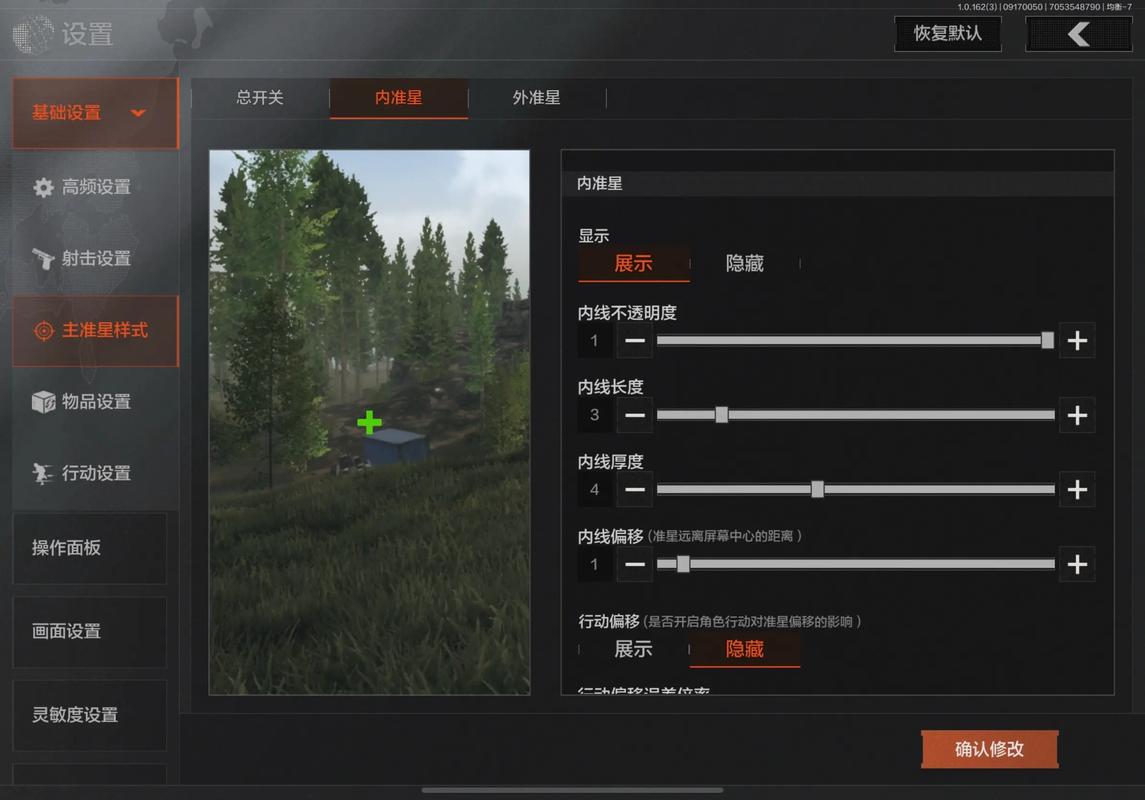The width and height of the screenshot is (1145, 800).
Task: Select the 内准星 tab
Action: (398, 98)
